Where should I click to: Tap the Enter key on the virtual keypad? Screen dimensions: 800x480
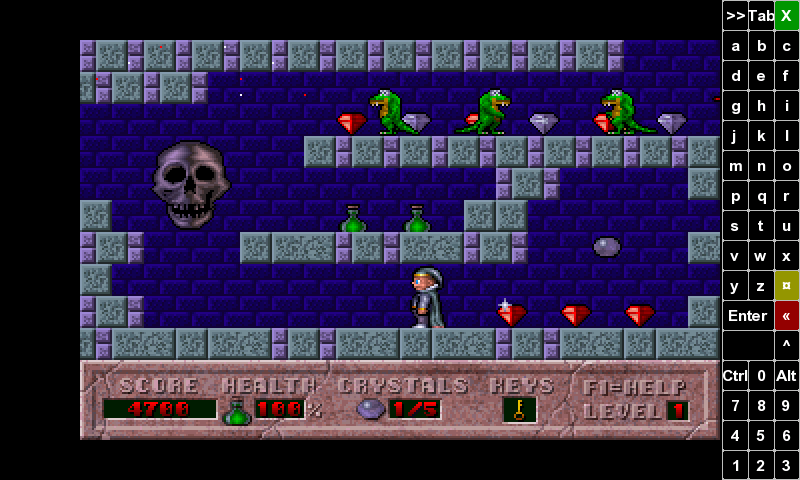point(747,316)
